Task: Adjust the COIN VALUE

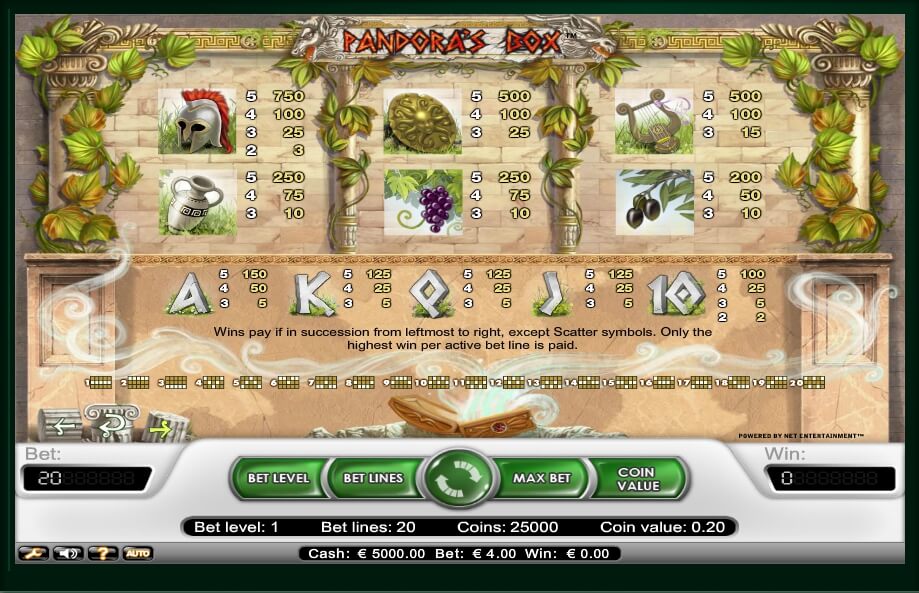Action: pyautogui.click(x=637, y=478)
